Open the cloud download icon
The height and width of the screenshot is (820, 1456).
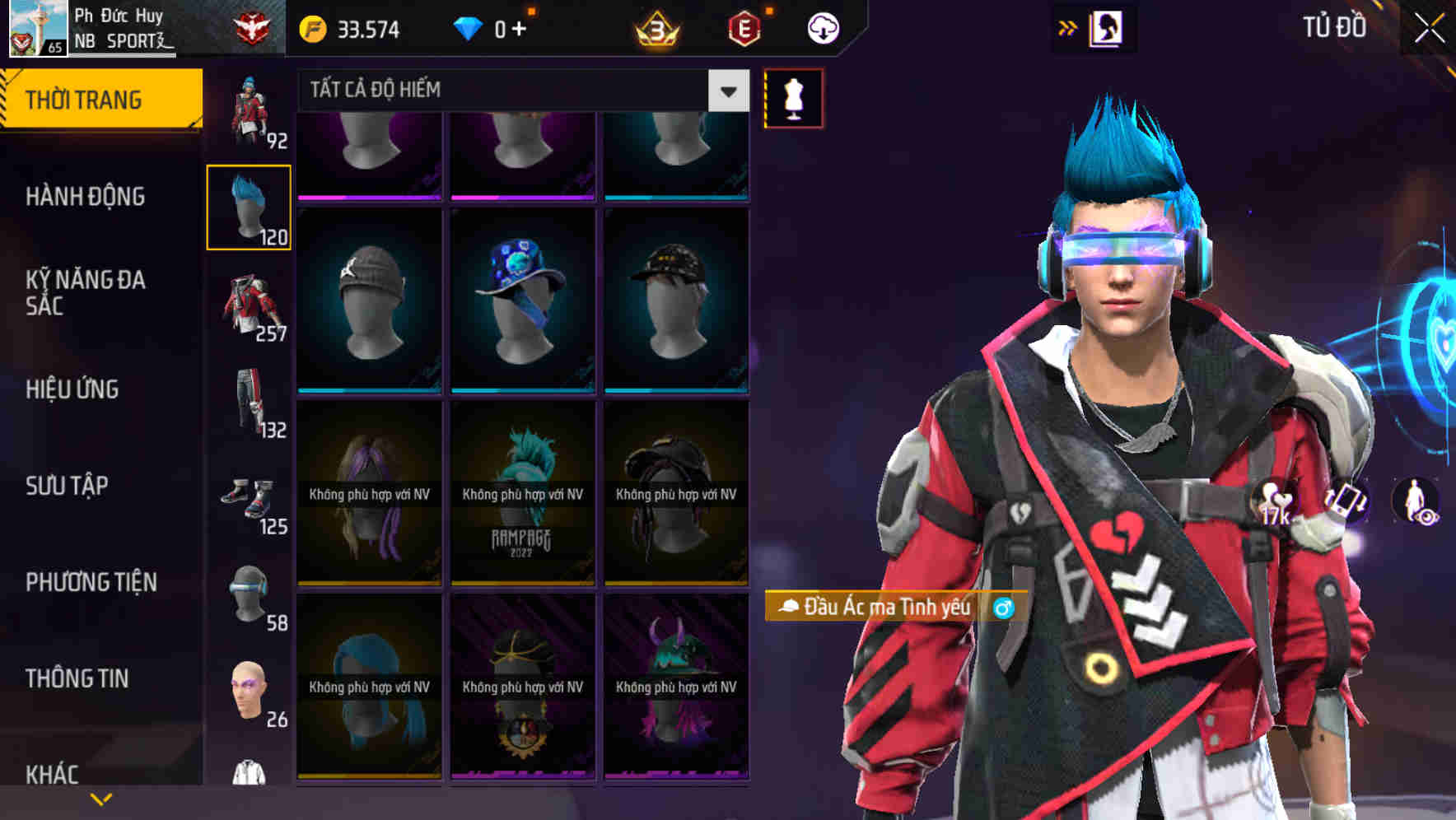pos(821,27)
